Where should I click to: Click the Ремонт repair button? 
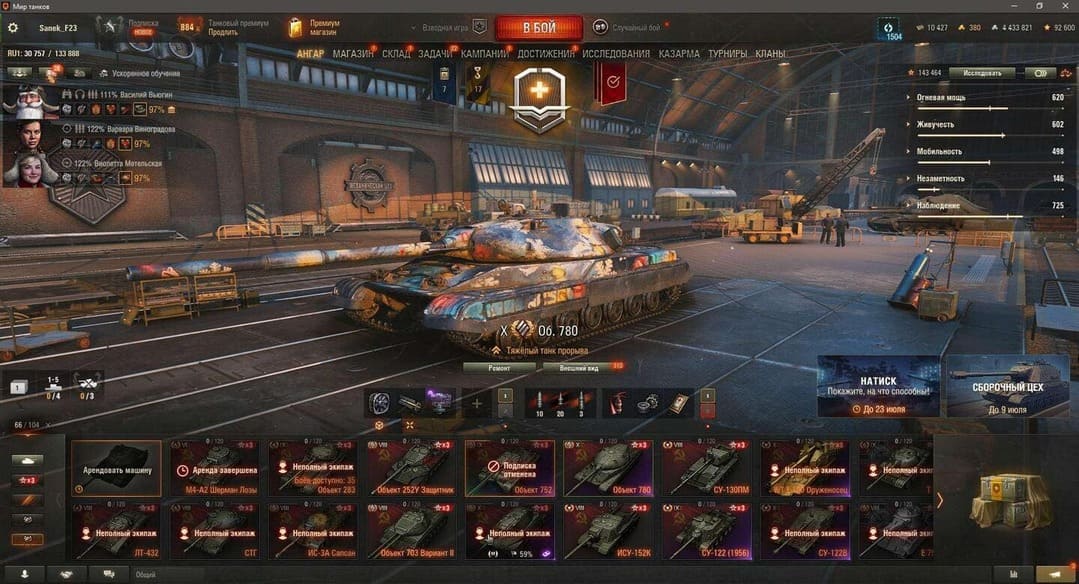[x=499, y=368]
